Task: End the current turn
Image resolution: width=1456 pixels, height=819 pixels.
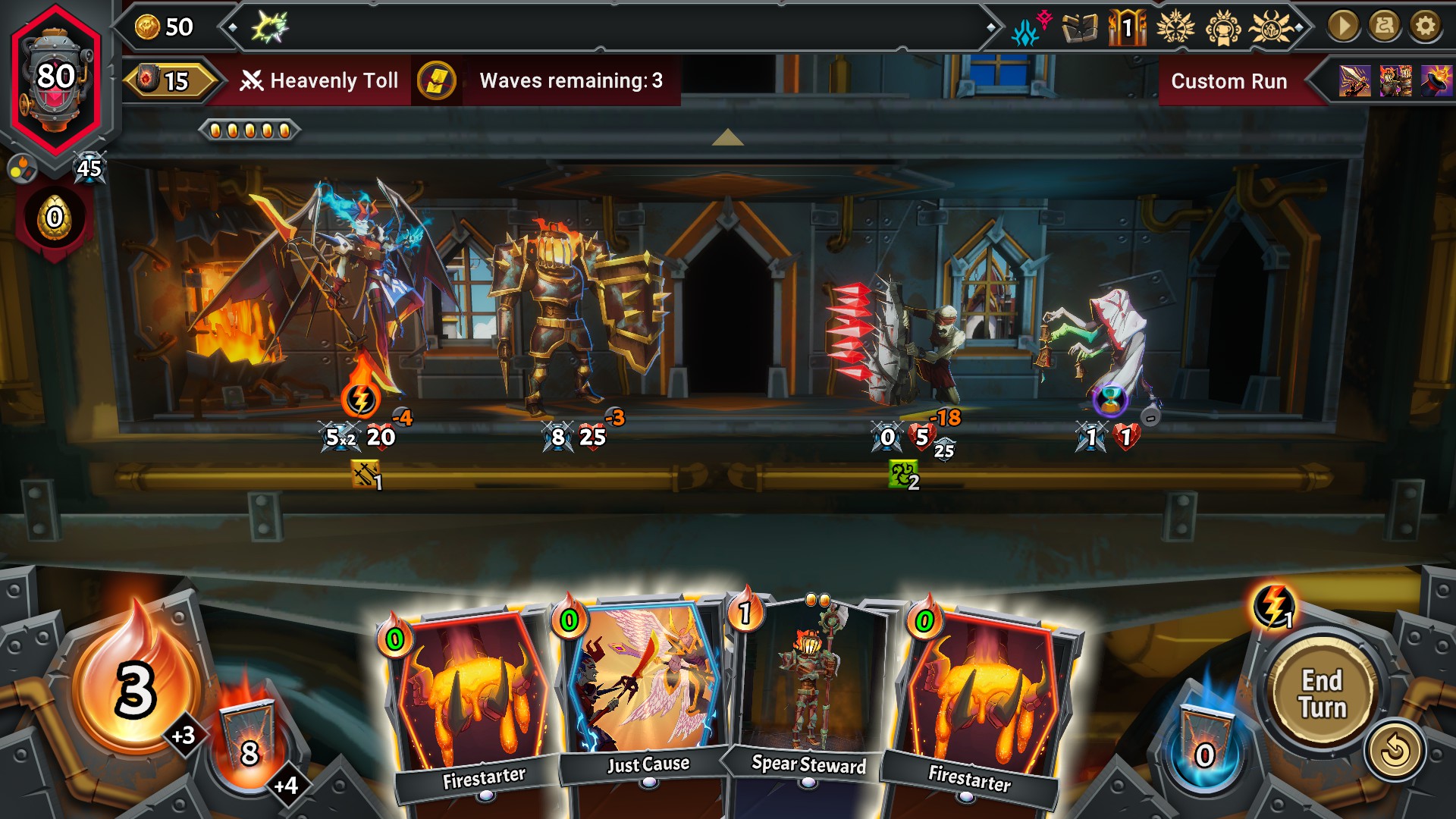Action: point(1323,693)
